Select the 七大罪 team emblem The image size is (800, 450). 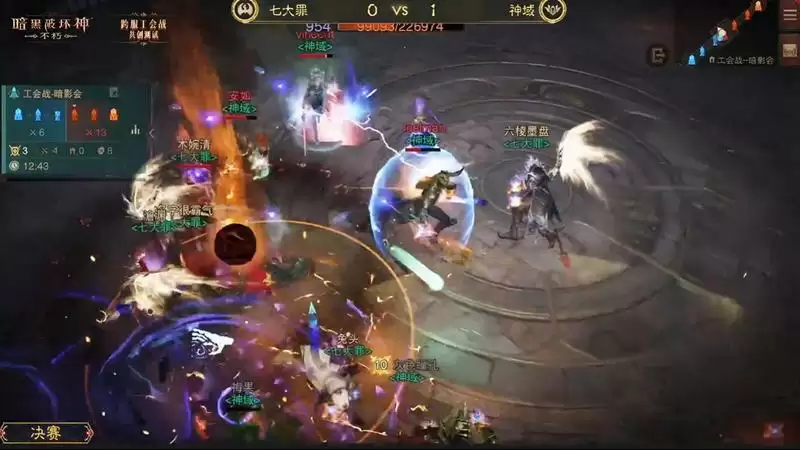[244, 11]
